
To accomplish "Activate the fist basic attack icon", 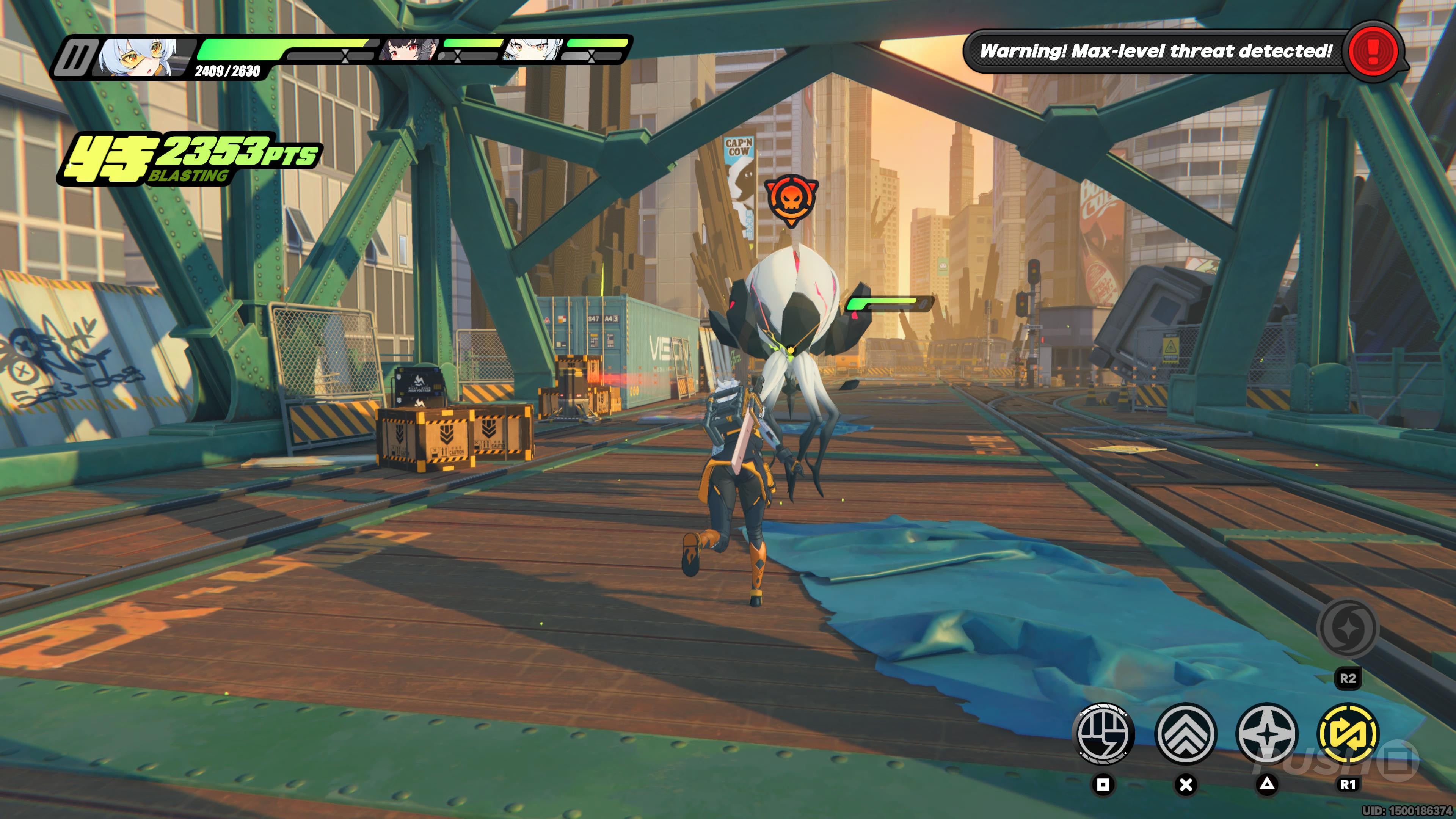I will click(x=1103, y=734).
